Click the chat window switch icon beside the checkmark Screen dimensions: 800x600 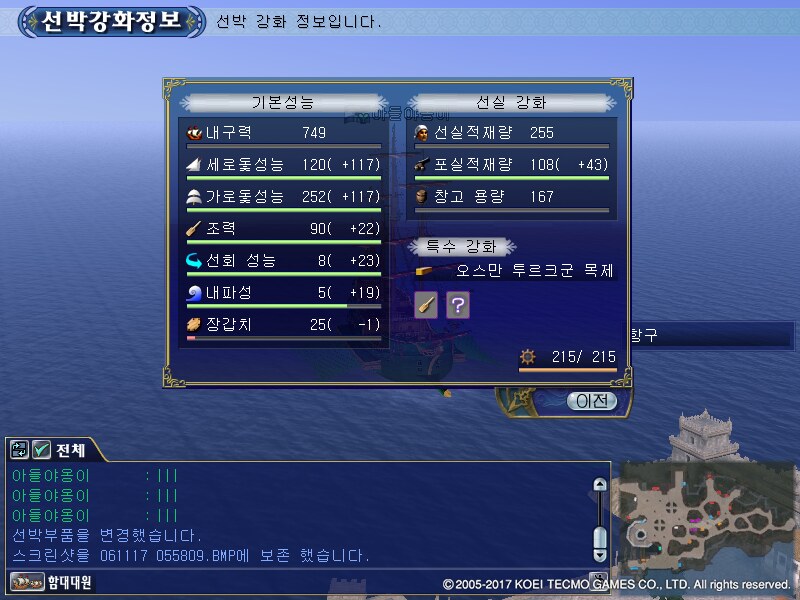(x=20, y=450)
